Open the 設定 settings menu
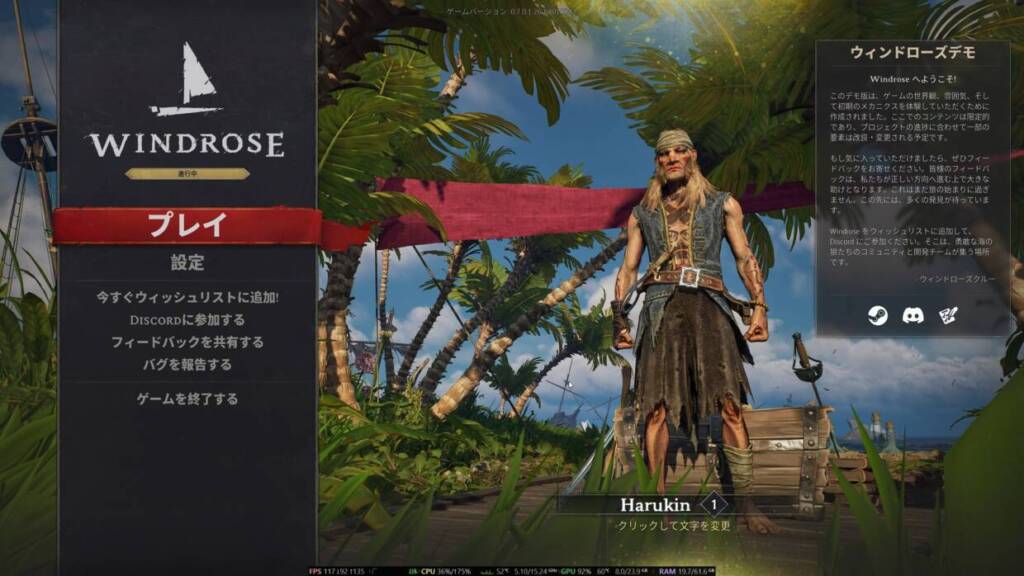 (187, 263)
